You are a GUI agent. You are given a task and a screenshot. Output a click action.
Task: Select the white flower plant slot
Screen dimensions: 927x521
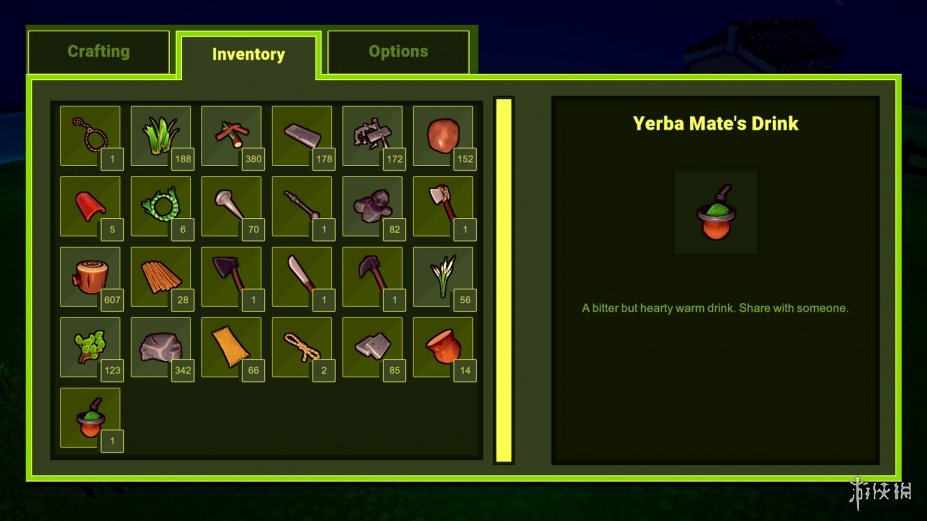tap(443, 277)
